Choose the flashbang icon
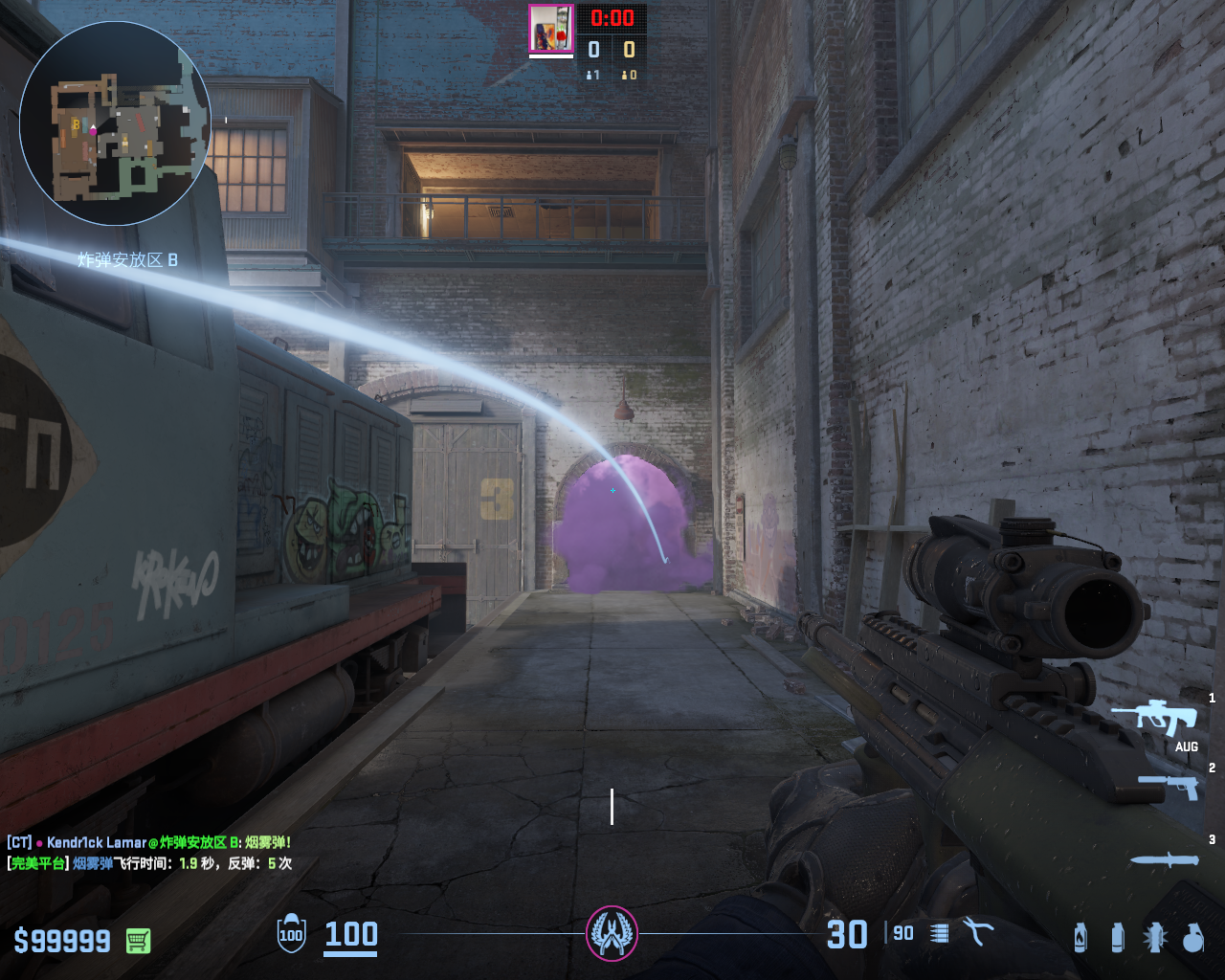 click(x=1155, y=938)
